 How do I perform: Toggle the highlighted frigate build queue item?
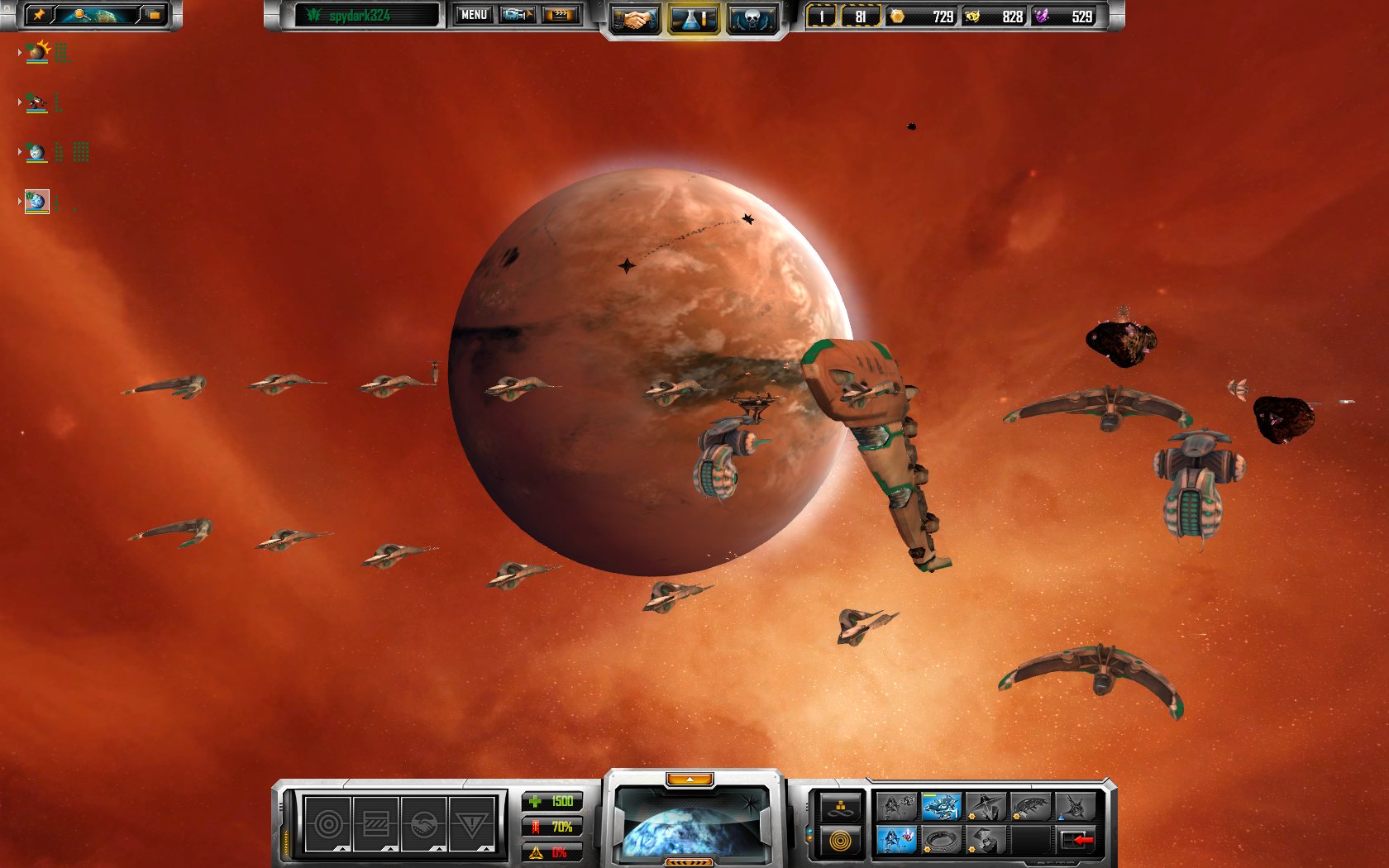941,807
